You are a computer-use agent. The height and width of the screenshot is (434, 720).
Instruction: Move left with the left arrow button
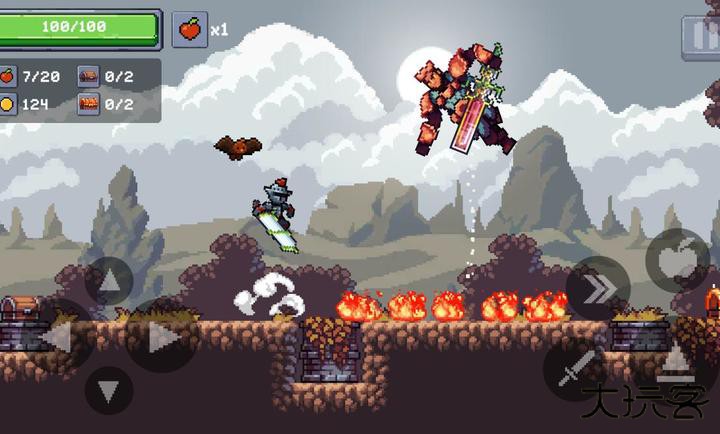58,336
